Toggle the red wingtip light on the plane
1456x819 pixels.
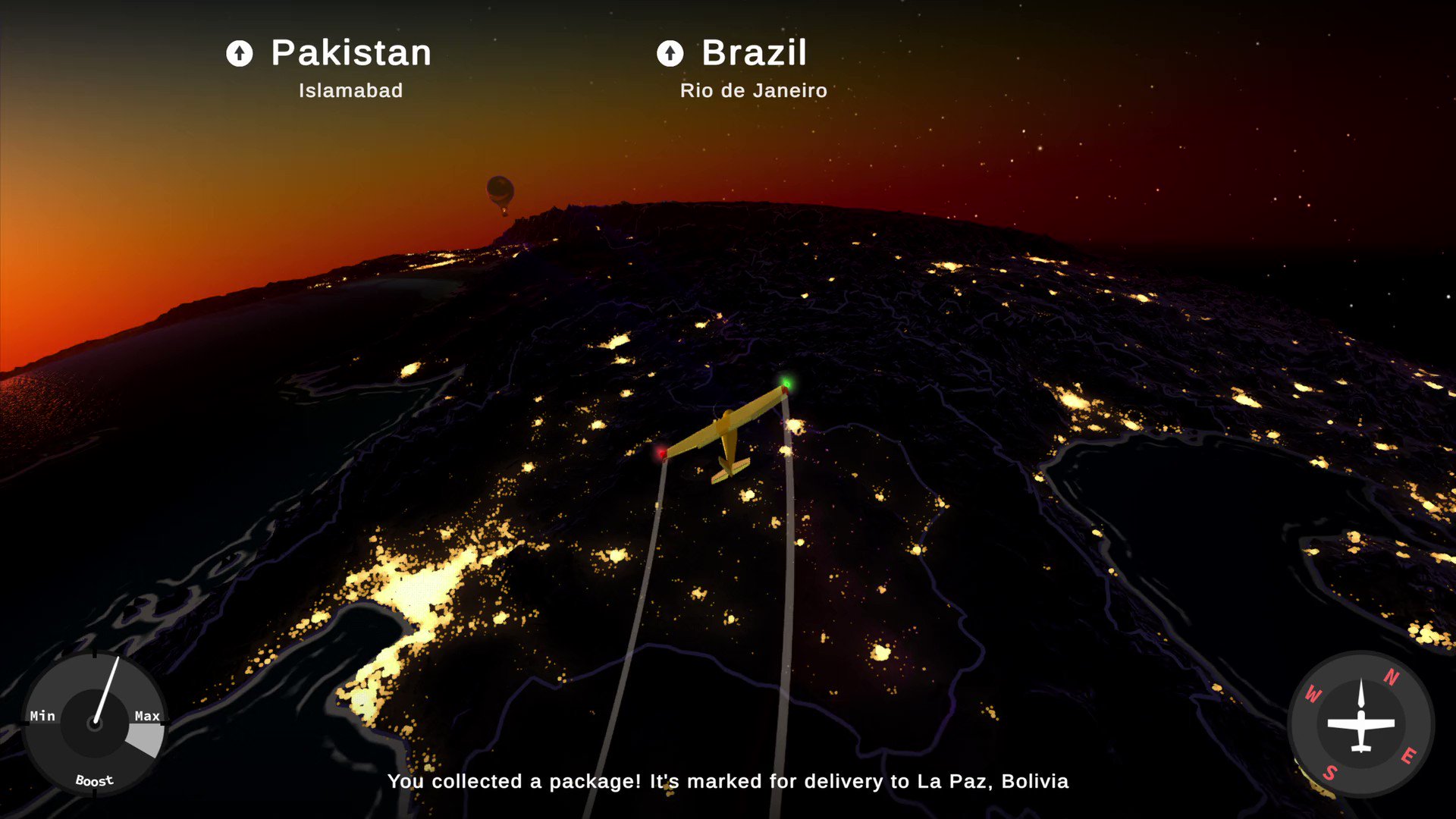point(661,455)
